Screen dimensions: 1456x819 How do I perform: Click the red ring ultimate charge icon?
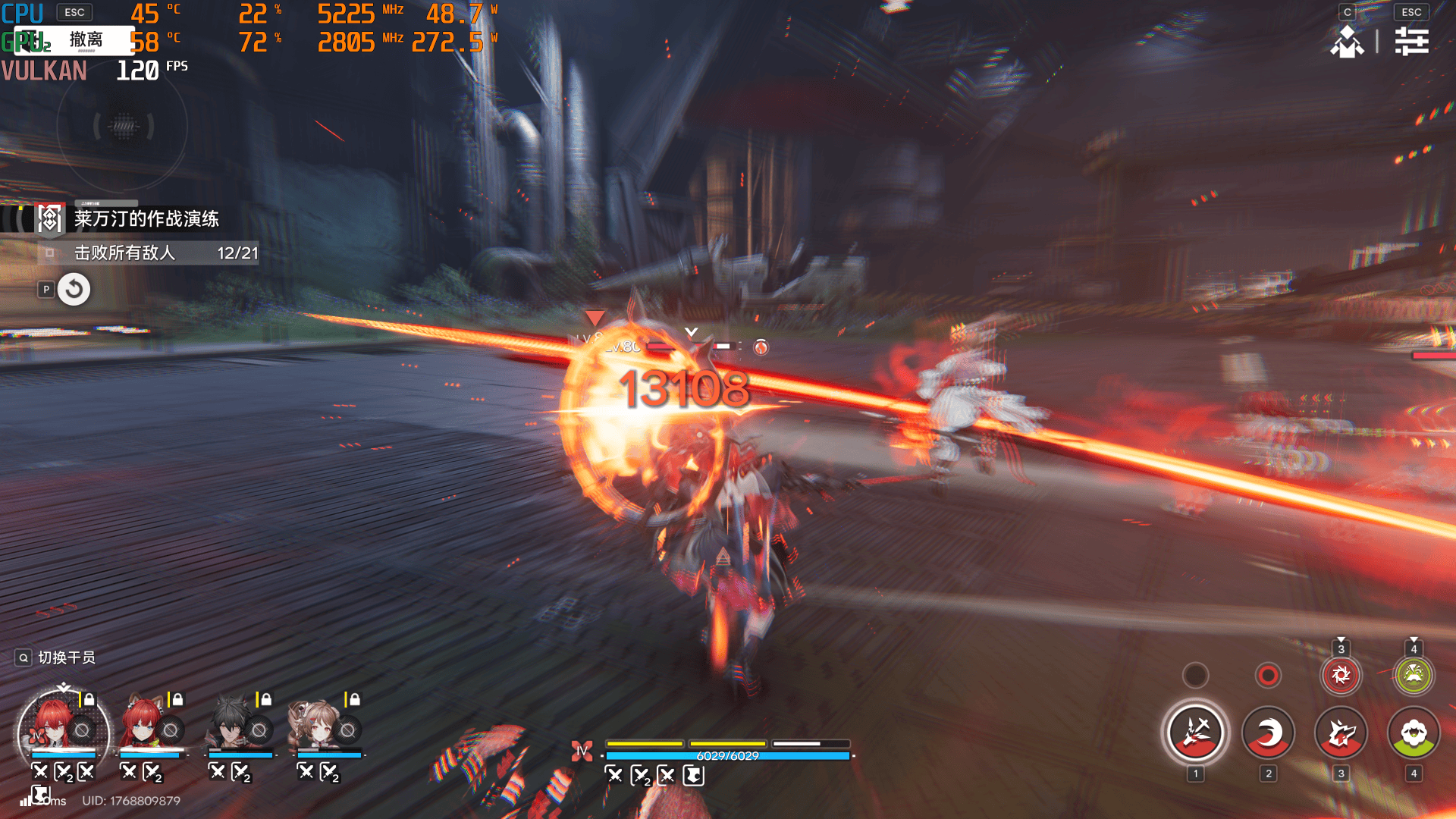pos(1268,675)
